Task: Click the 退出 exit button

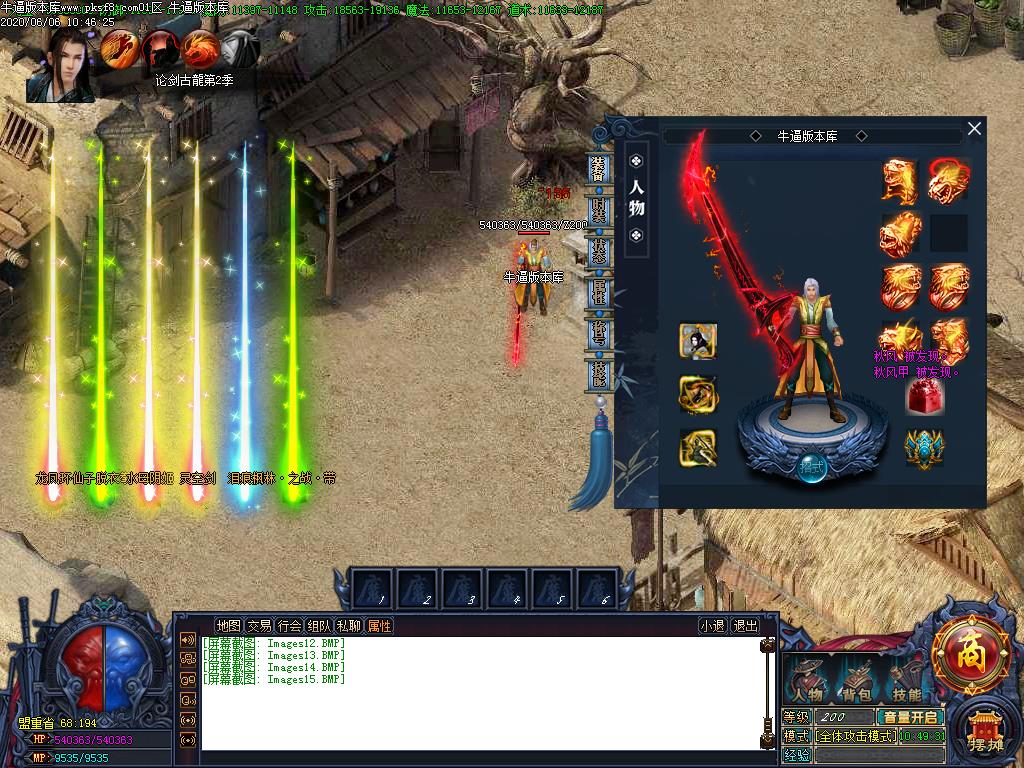Action: pyautogui.click(x=745, y=626)
